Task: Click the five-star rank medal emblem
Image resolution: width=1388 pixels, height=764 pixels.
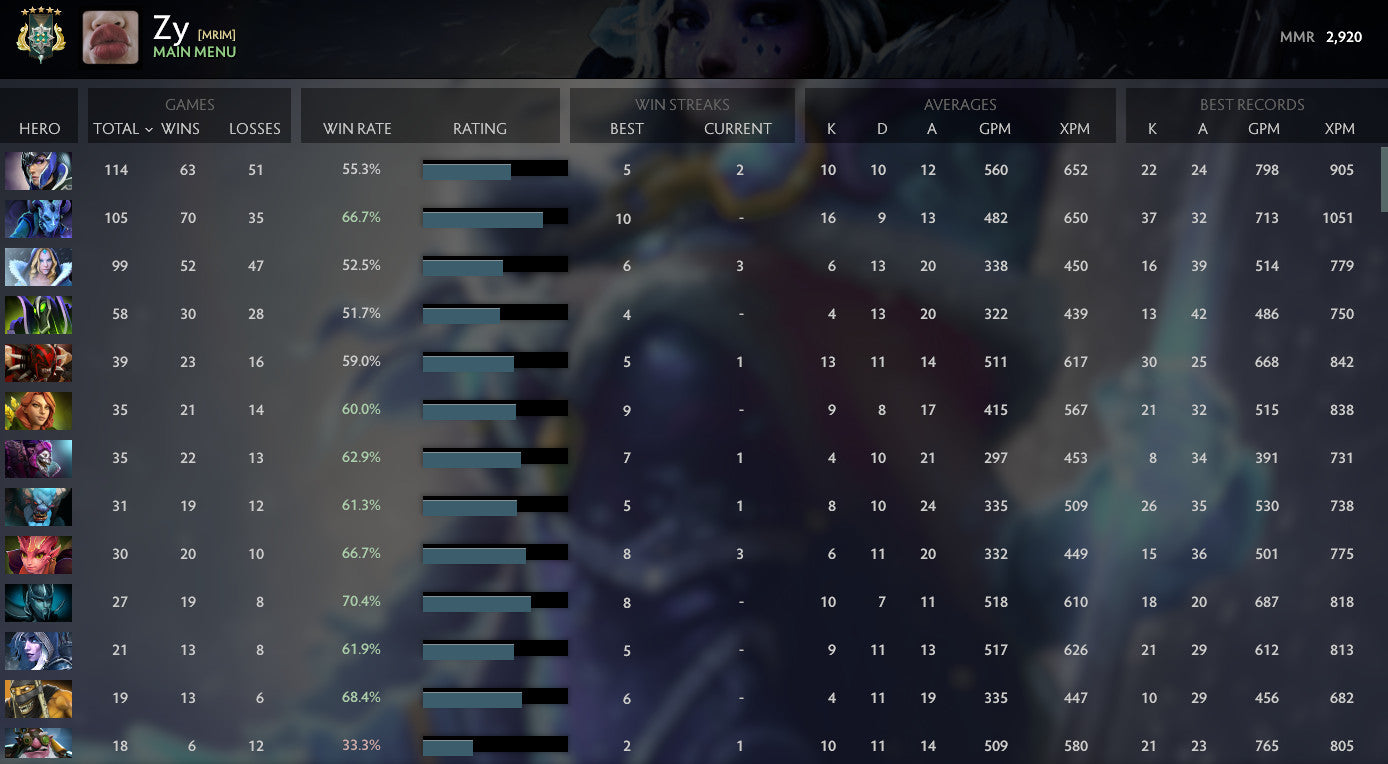Action: [x=40, y=37]
